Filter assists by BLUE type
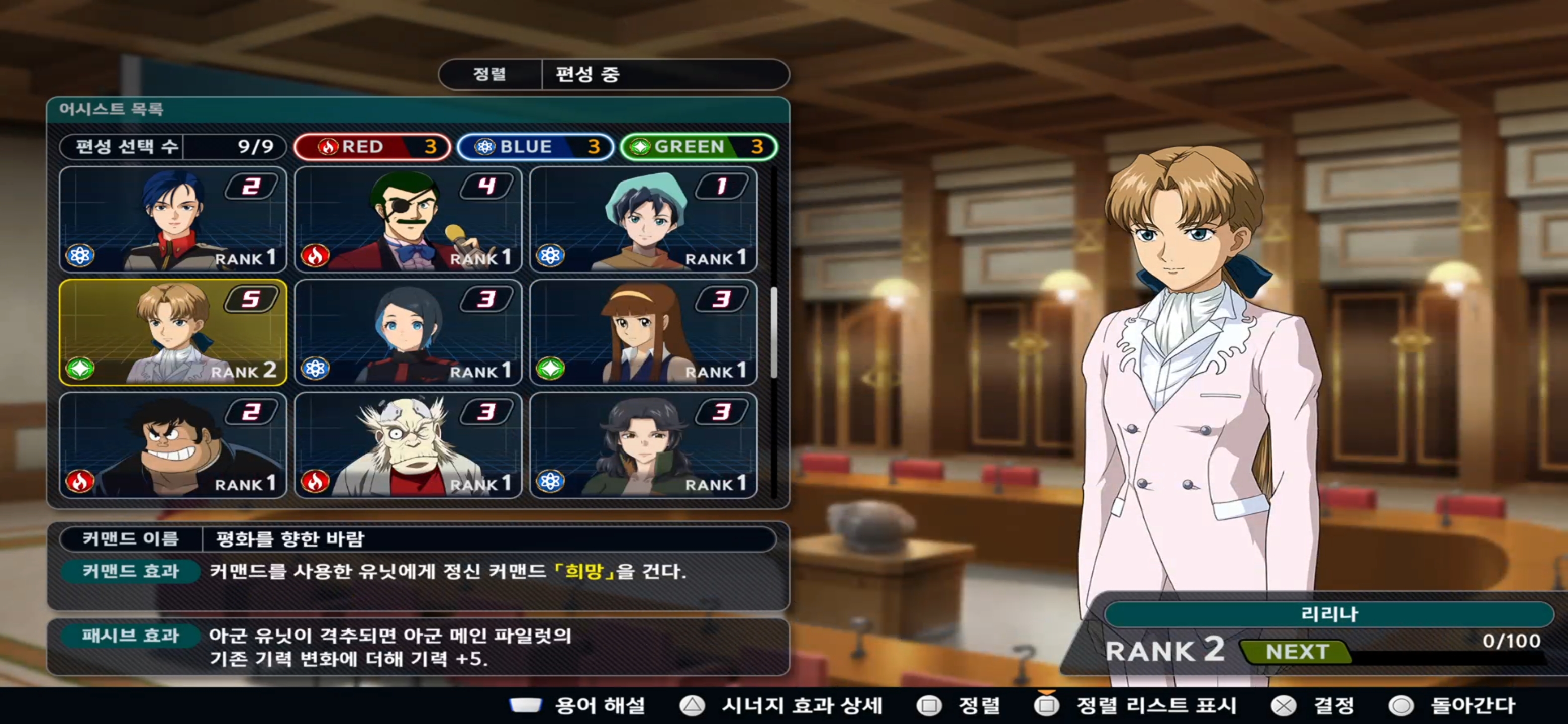The width and height of the screenshot is (1568, 724). point(535,147)
